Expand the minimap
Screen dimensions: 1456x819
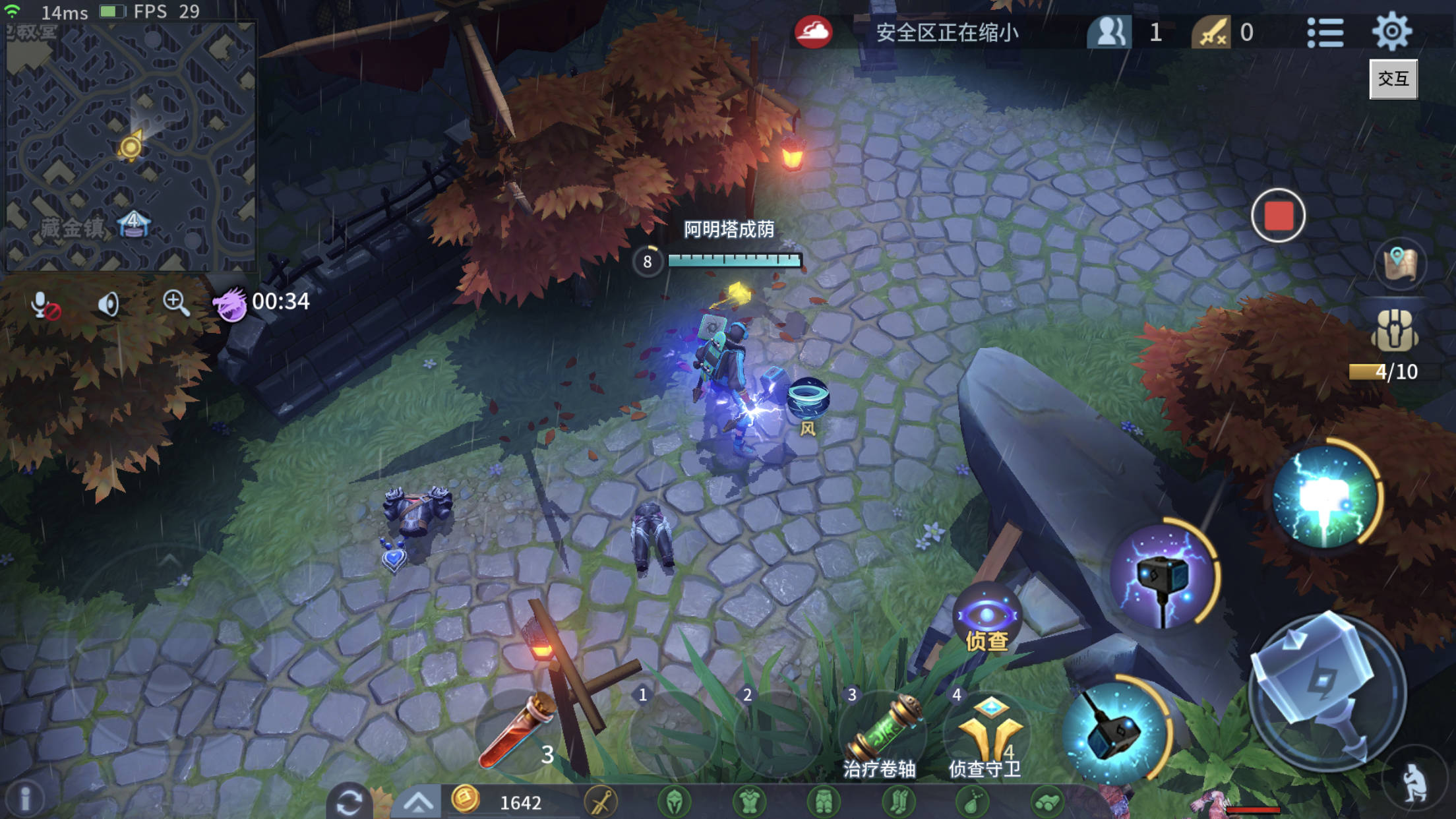pos(130,146)
